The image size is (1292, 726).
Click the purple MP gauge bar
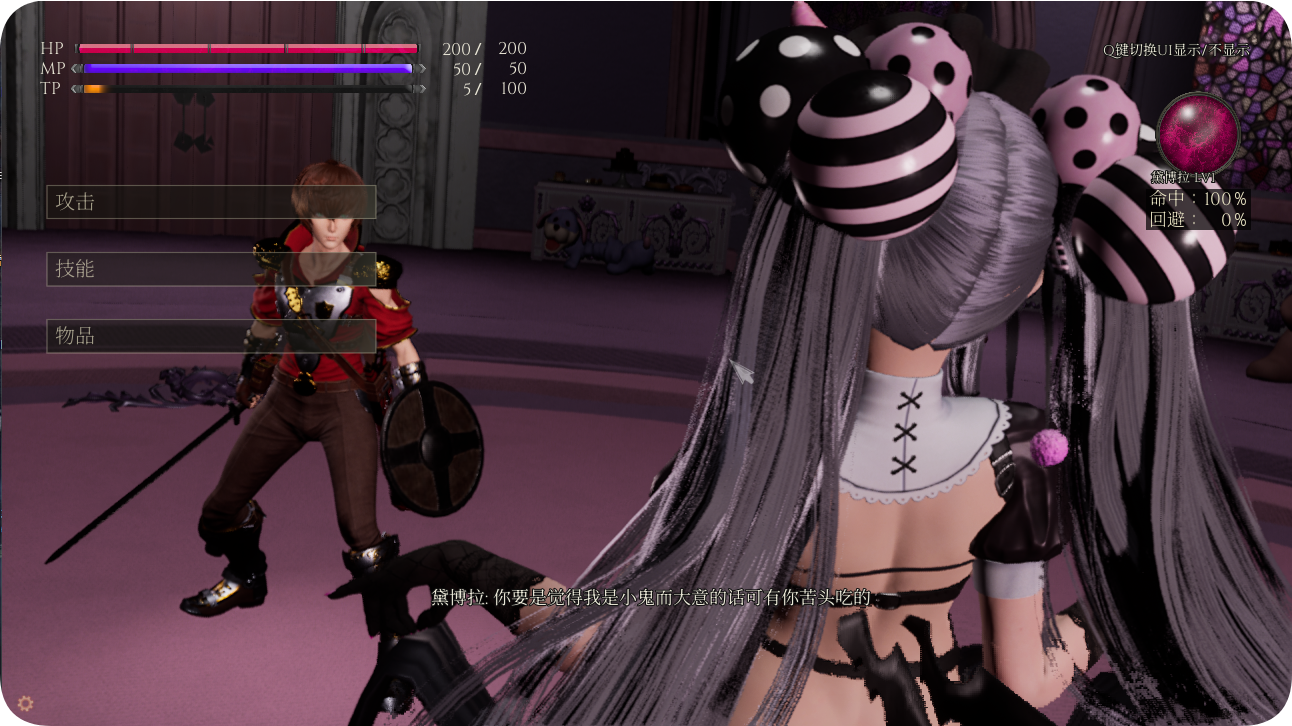tap(250, 68)
